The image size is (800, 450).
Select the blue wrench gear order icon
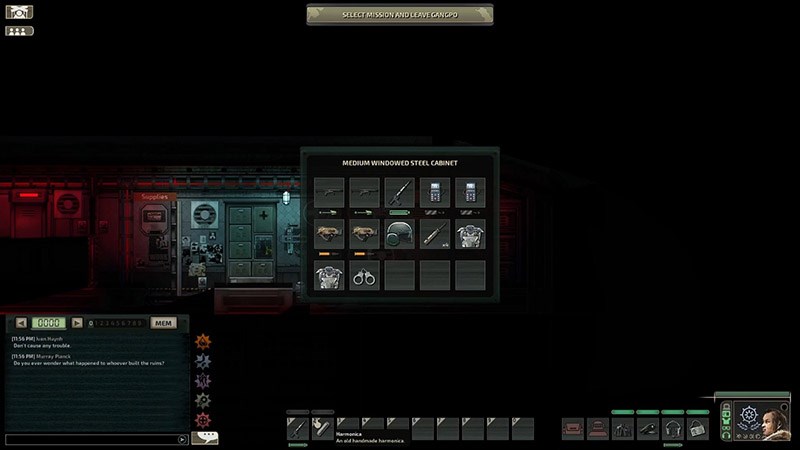point(204,360)
